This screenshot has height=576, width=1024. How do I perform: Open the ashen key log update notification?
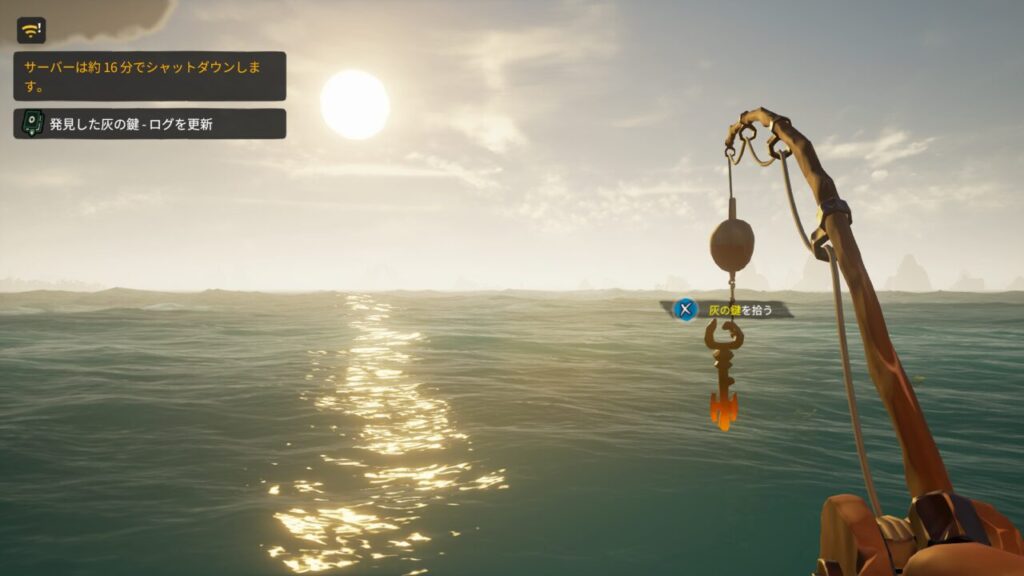pos(149,124)
